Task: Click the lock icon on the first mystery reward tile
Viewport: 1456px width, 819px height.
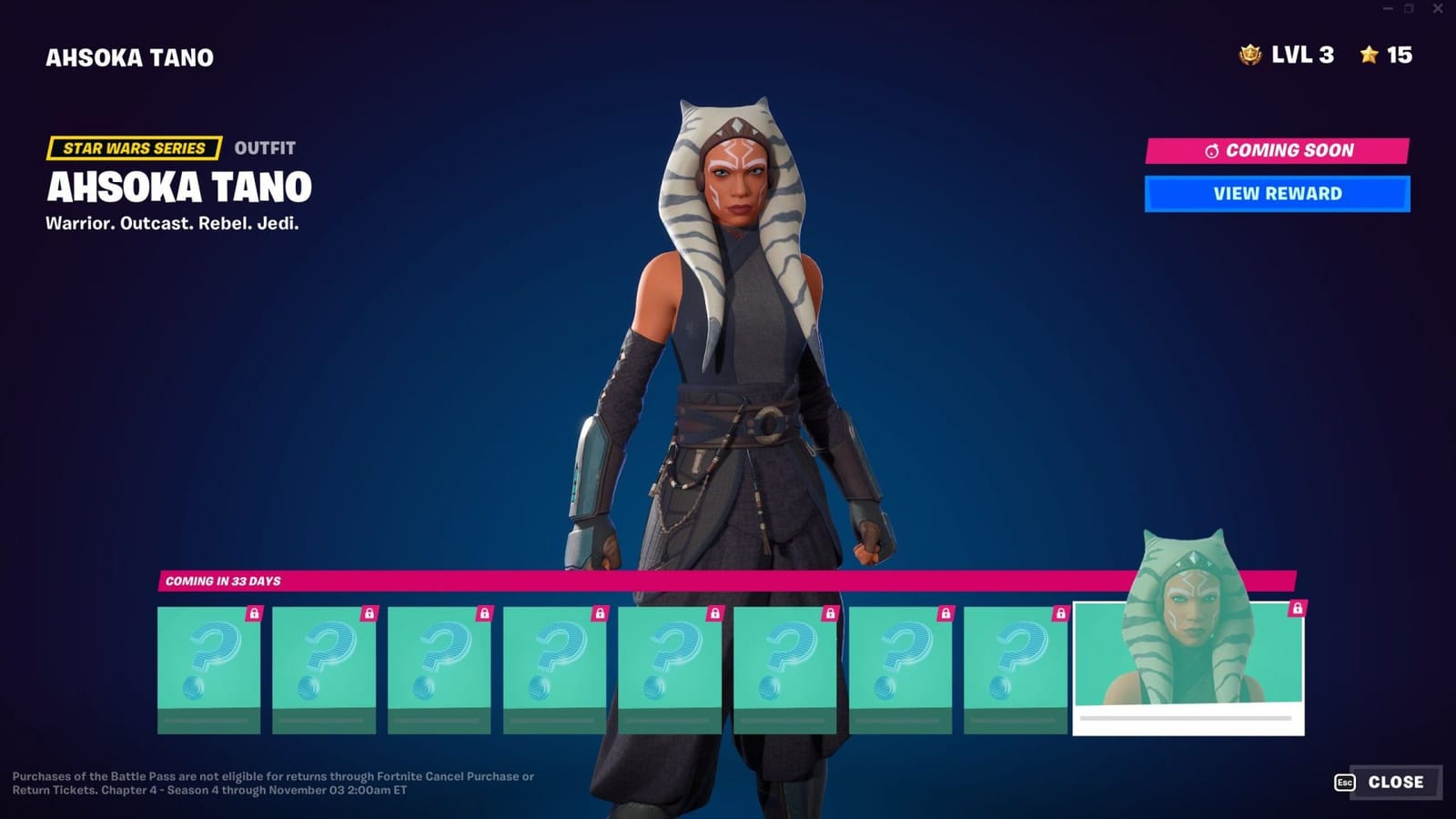Action: coord(253,615)
